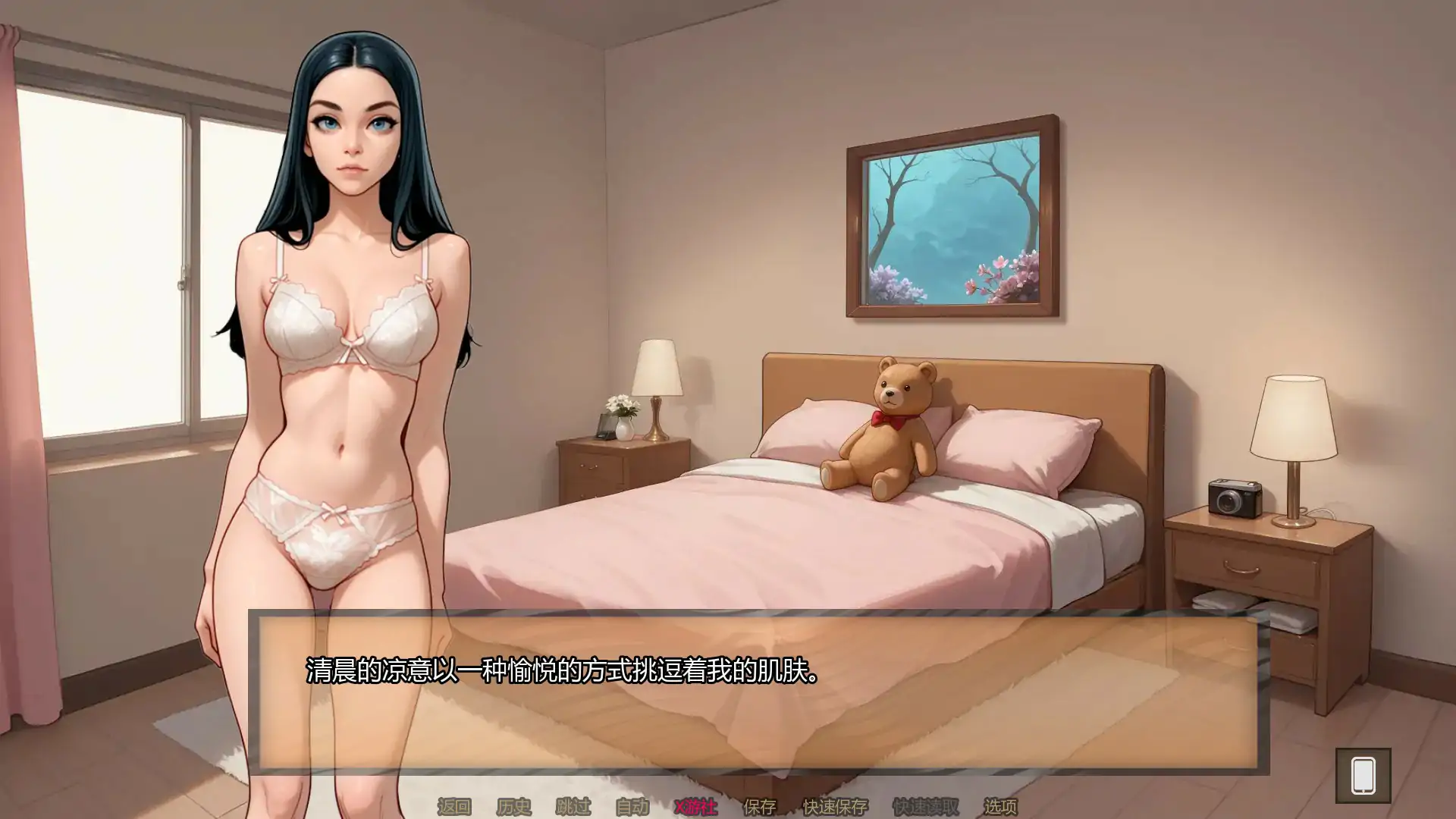Click the girl character sprite

(x=349, y=341)
